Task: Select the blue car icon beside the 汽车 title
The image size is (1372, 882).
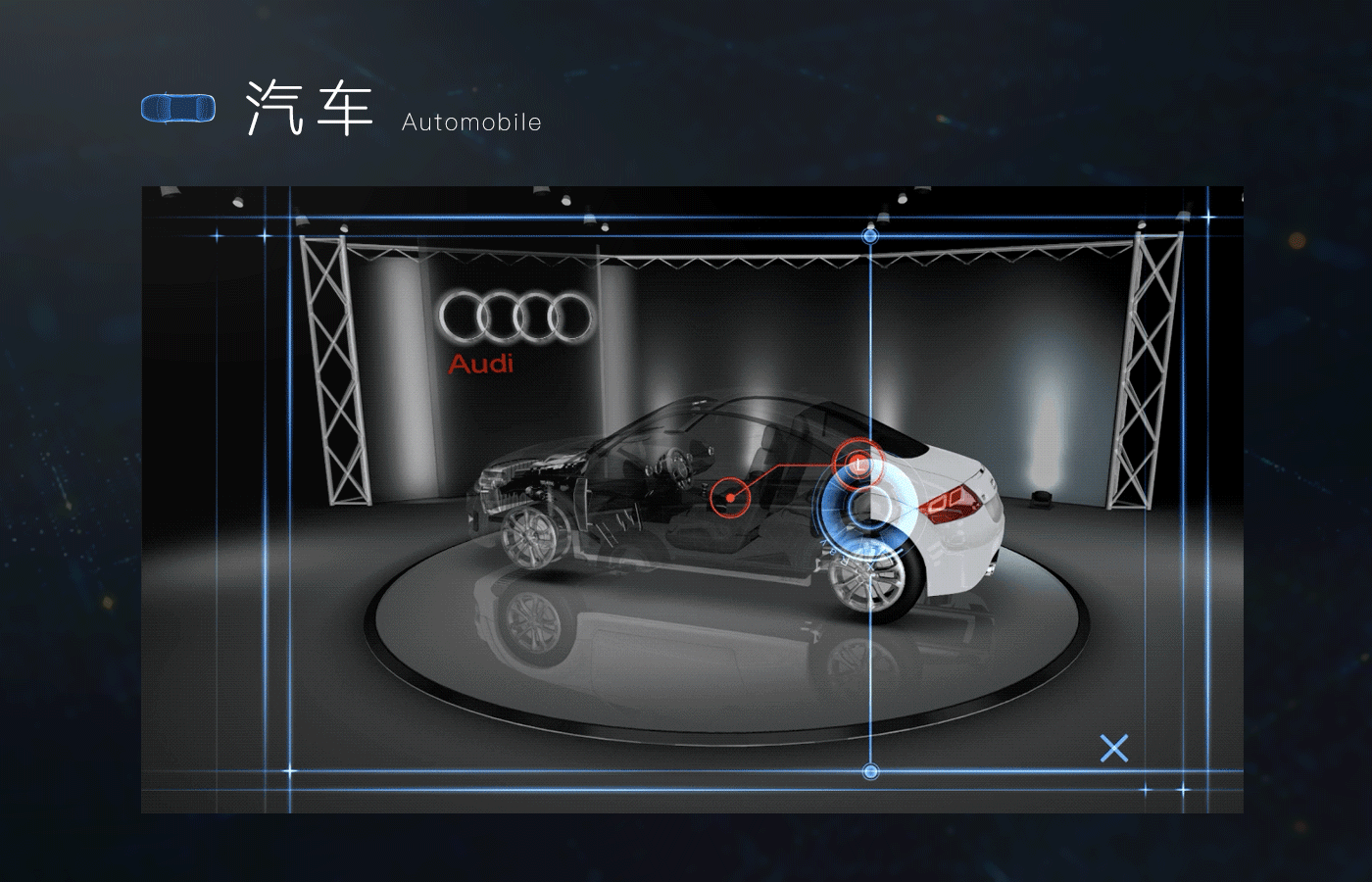Action: [x=180, y=108]
